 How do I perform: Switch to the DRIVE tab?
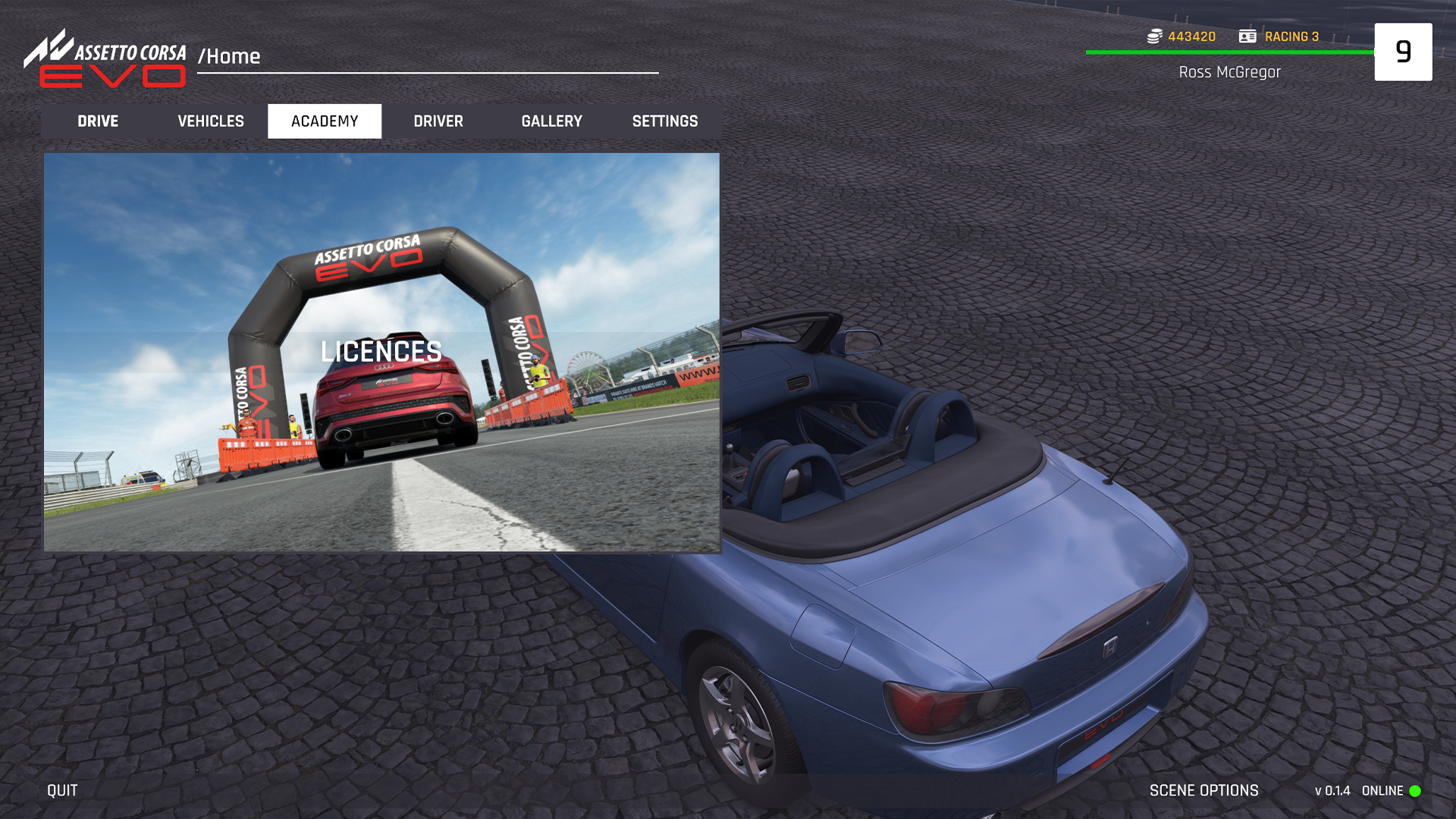(x=98, y=121)
